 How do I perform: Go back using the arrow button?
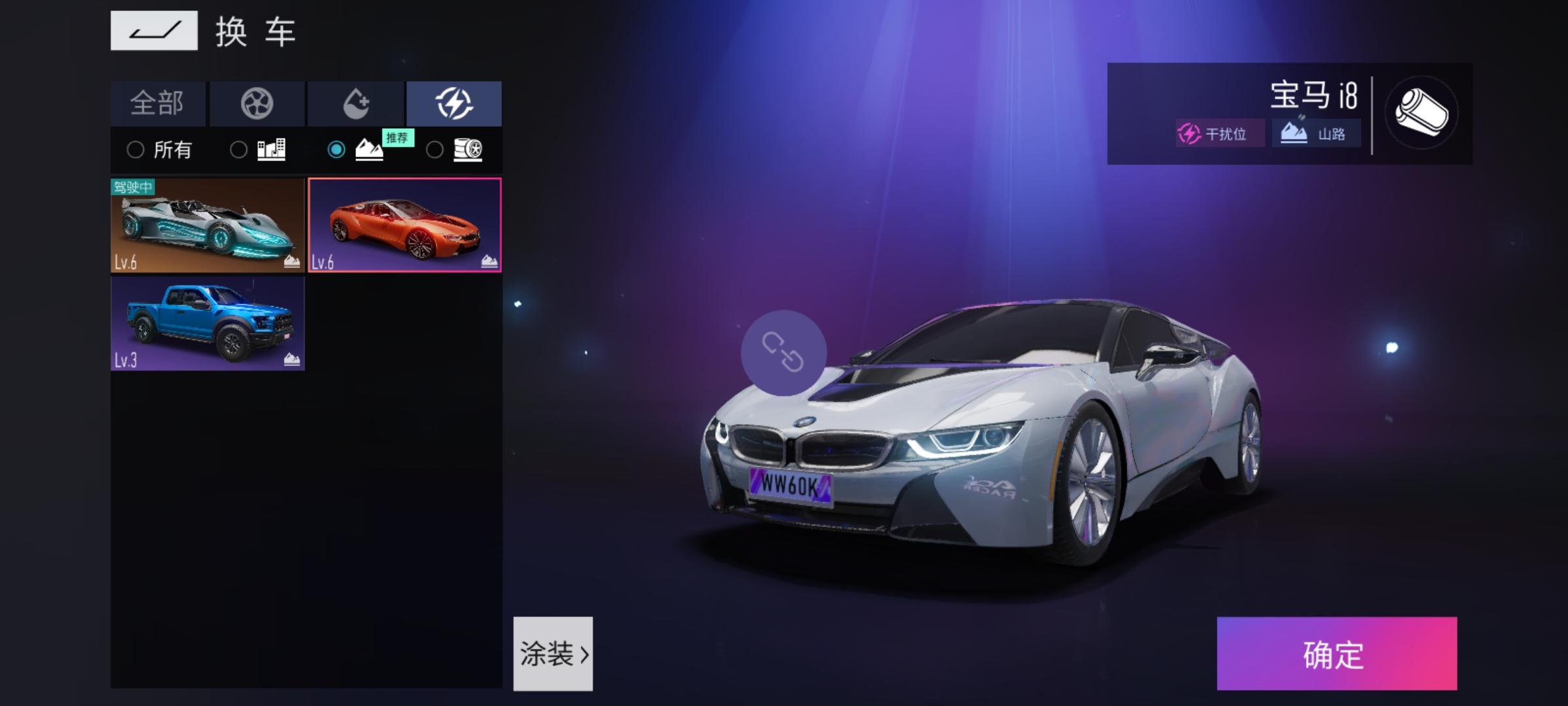click(154, 31)
